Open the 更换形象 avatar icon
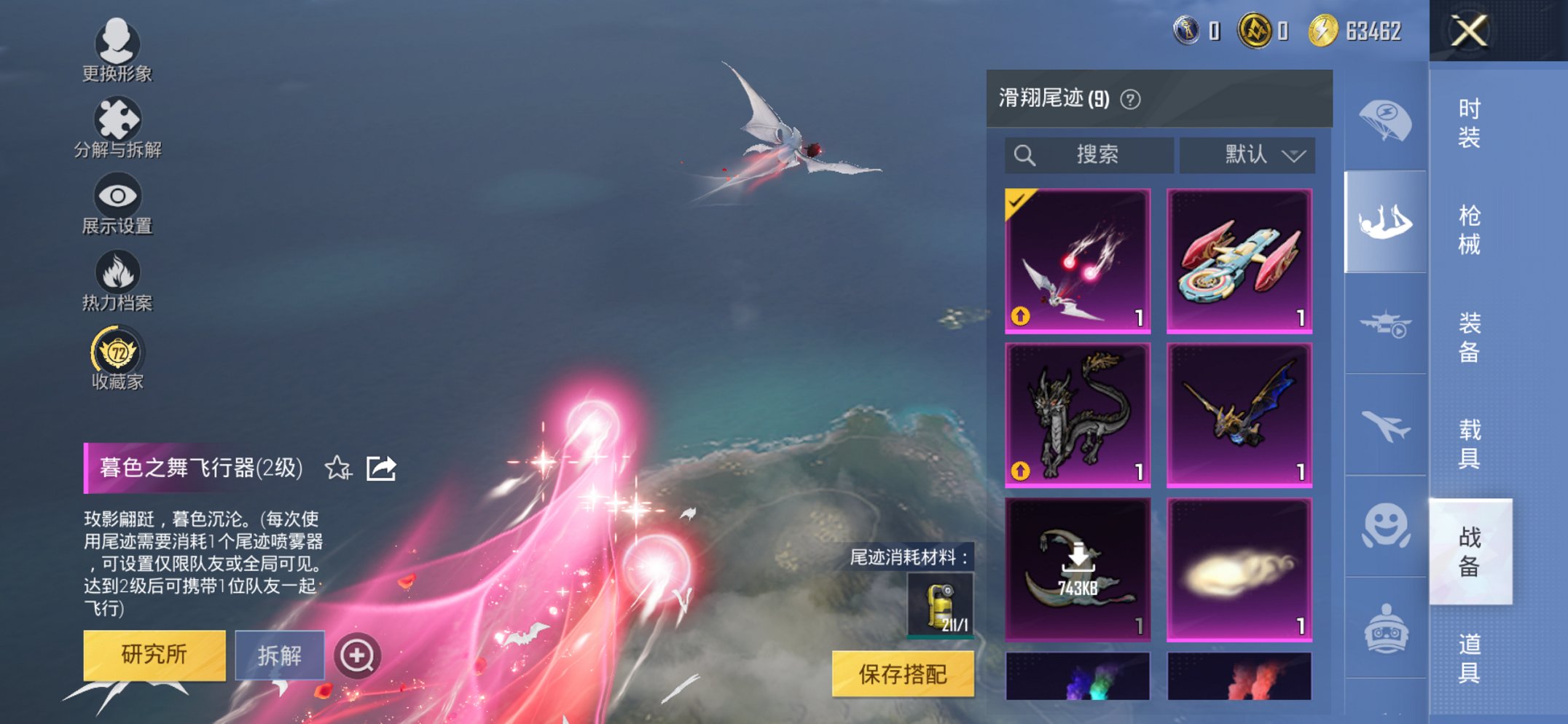Image resolution: width=1568 pixels, height=724 pixels. 119,42
